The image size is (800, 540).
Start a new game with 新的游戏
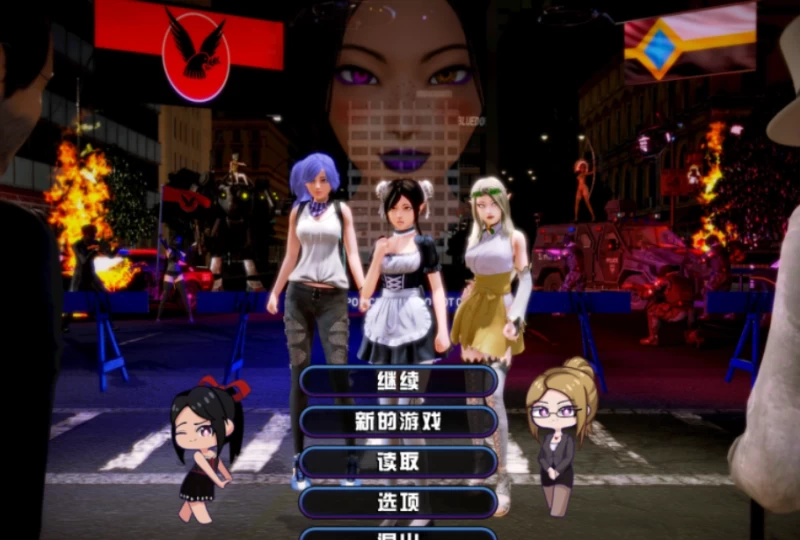(398, 421)
